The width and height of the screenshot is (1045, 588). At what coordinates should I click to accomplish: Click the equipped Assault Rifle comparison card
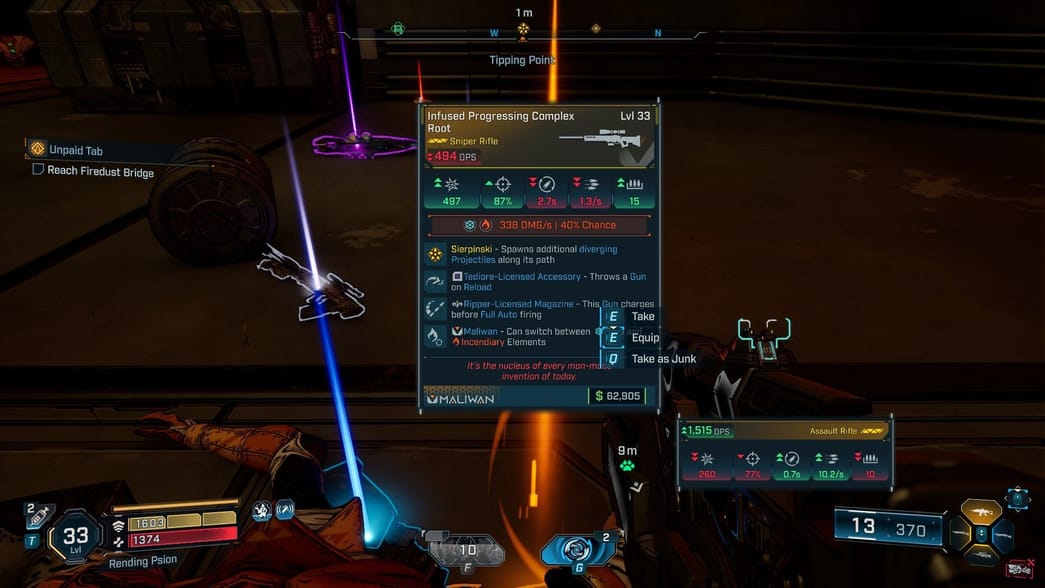coord(784,452)
